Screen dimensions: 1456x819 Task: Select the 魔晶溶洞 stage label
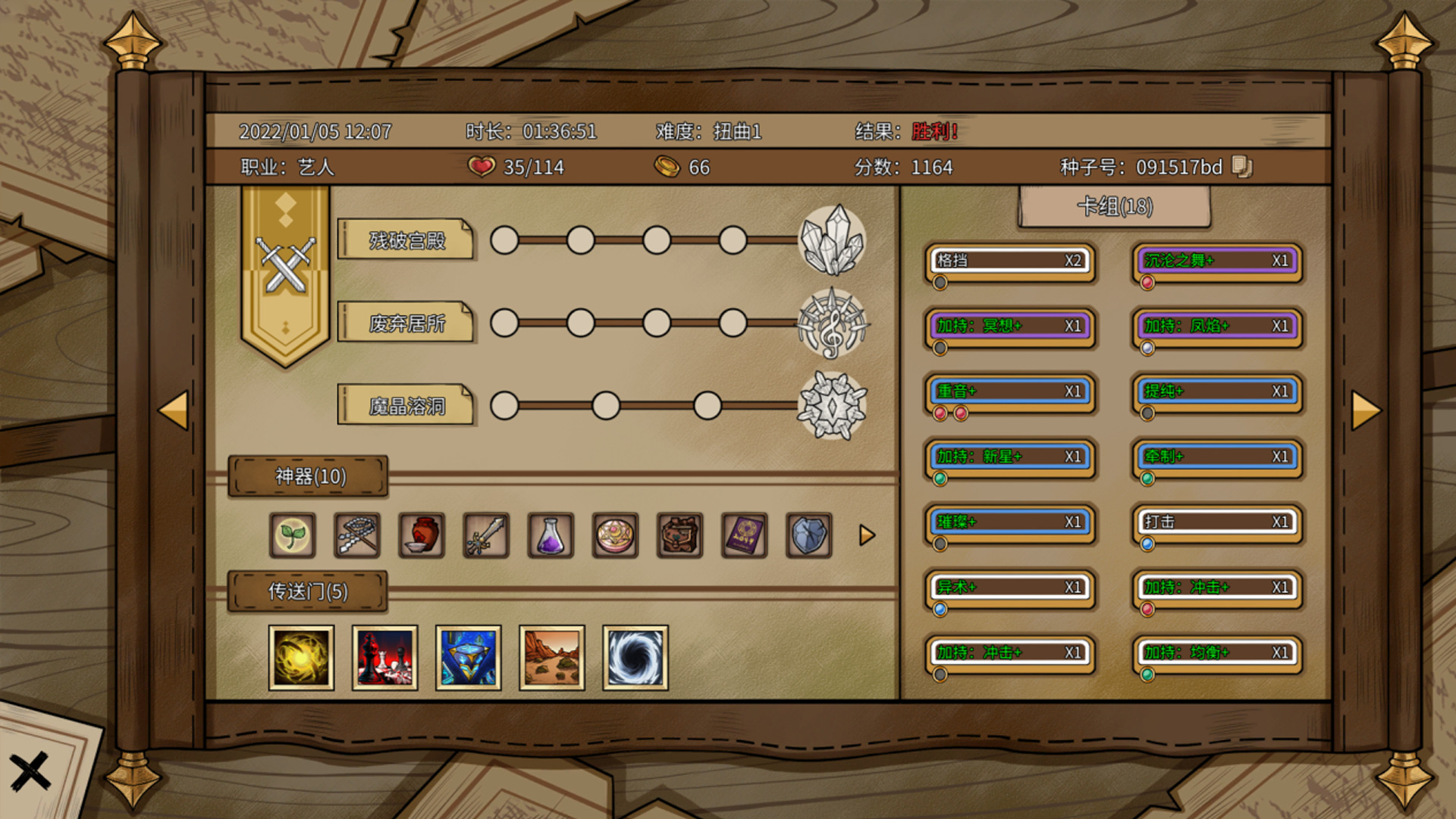[x=406, y=406]
